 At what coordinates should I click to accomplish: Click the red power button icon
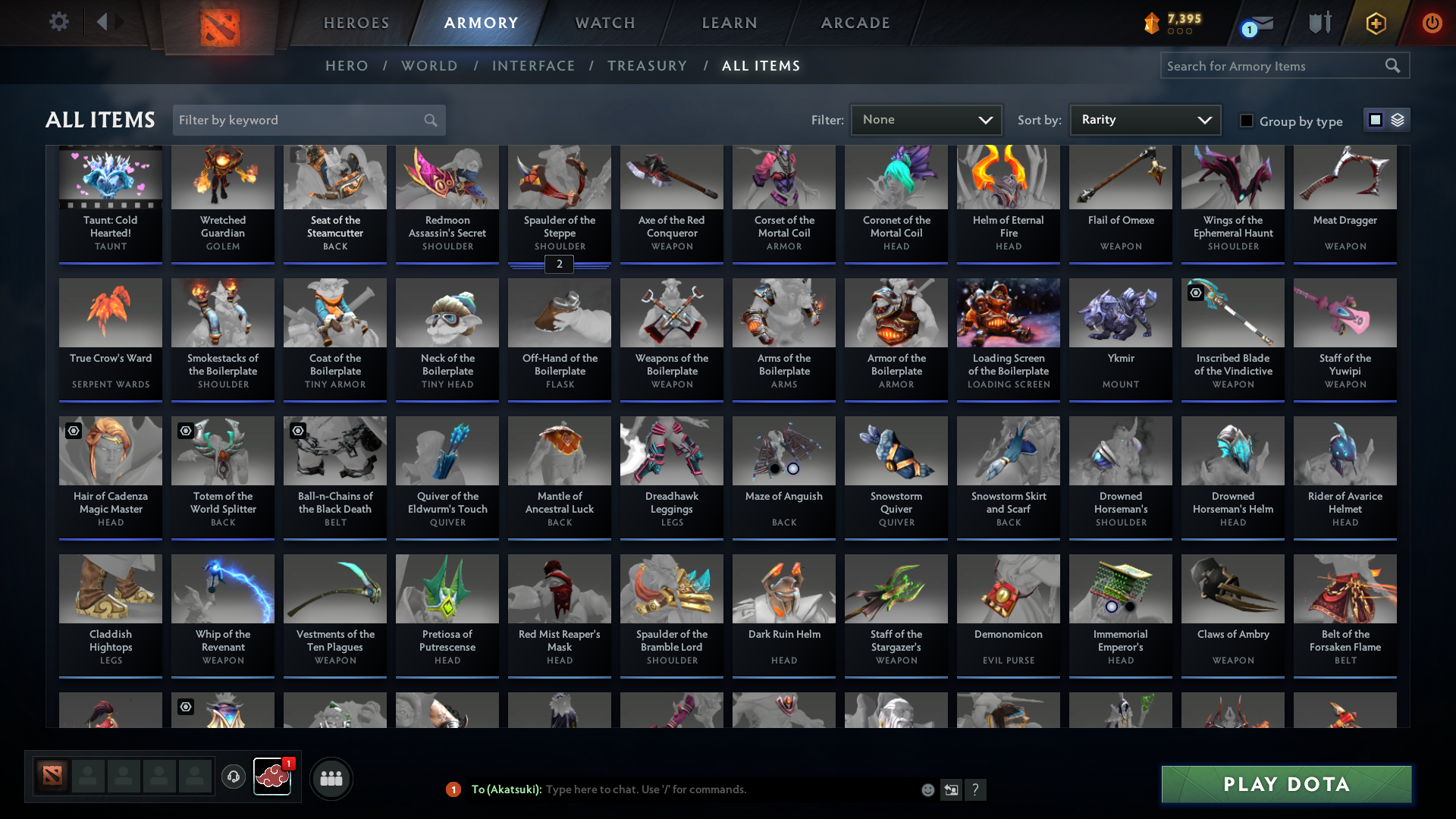[1432, 23]
